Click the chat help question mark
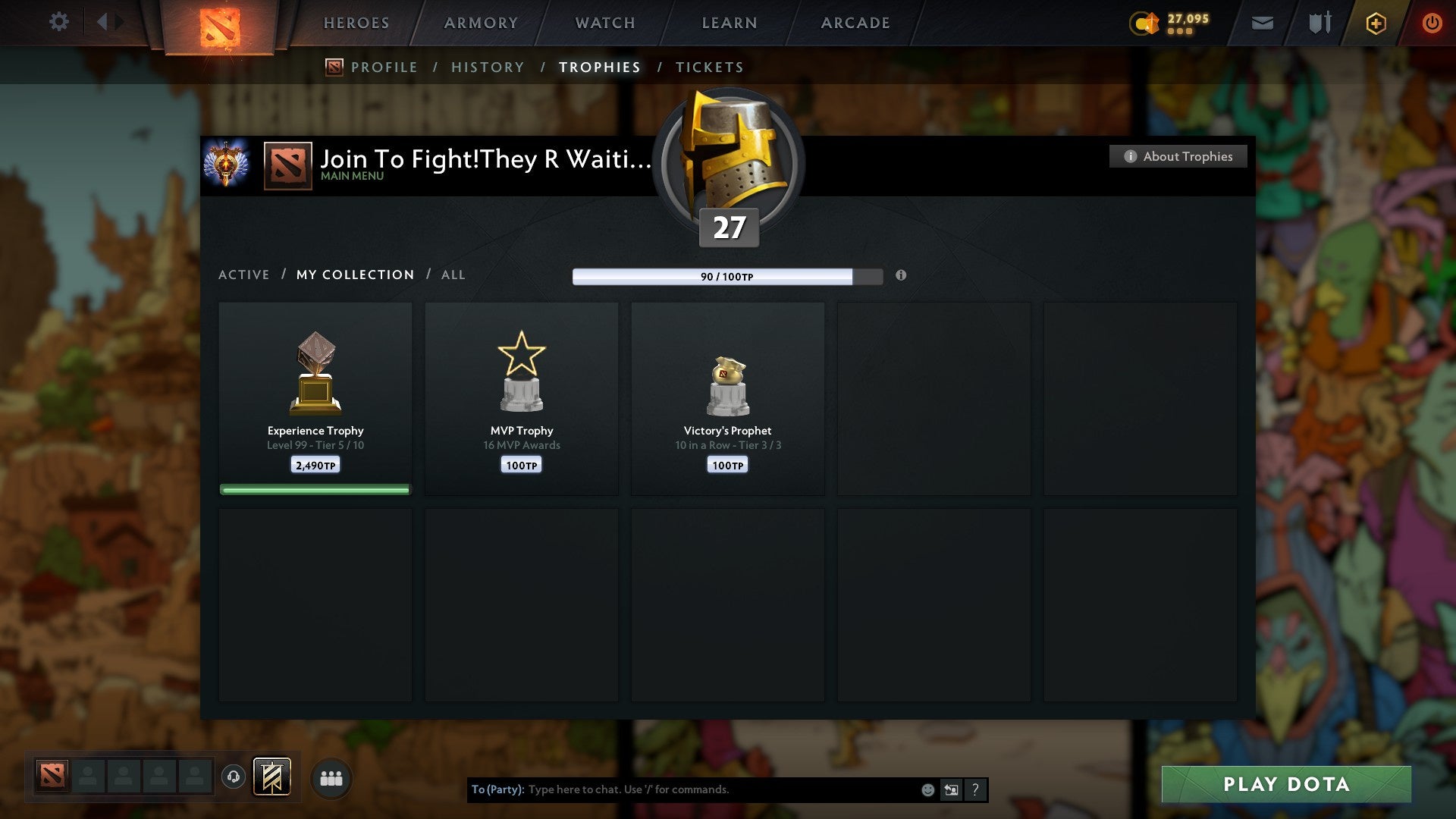This screenshot has width=1456, height=819. [975, 789]
